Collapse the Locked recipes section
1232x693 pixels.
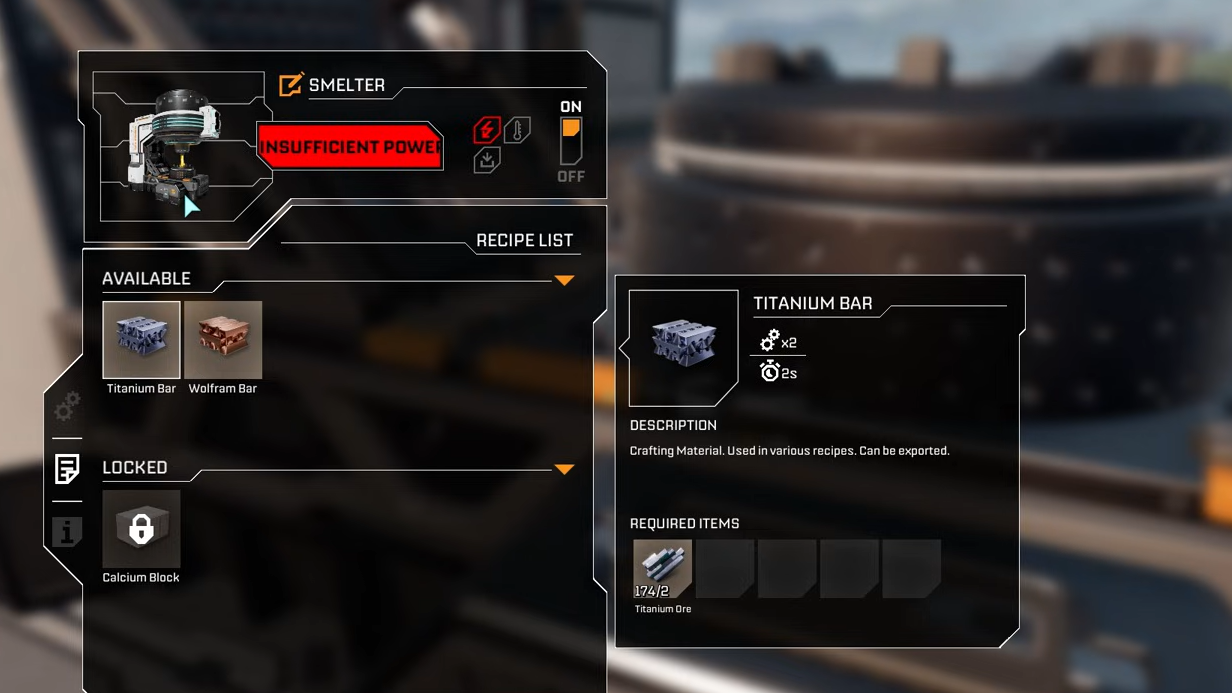tap(564, 469)
